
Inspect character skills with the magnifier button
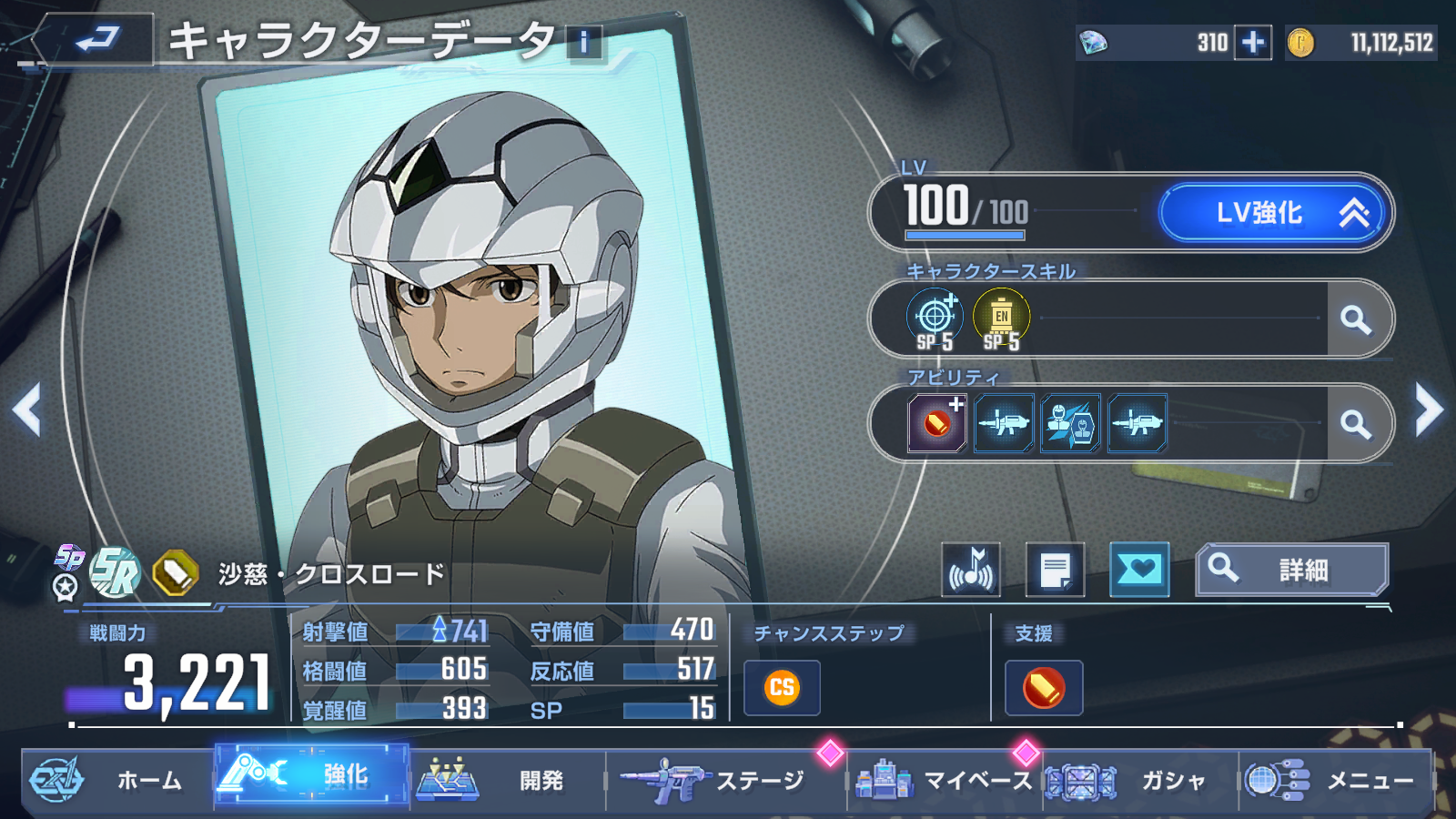pyautogui.click(x=1356, y=319)
